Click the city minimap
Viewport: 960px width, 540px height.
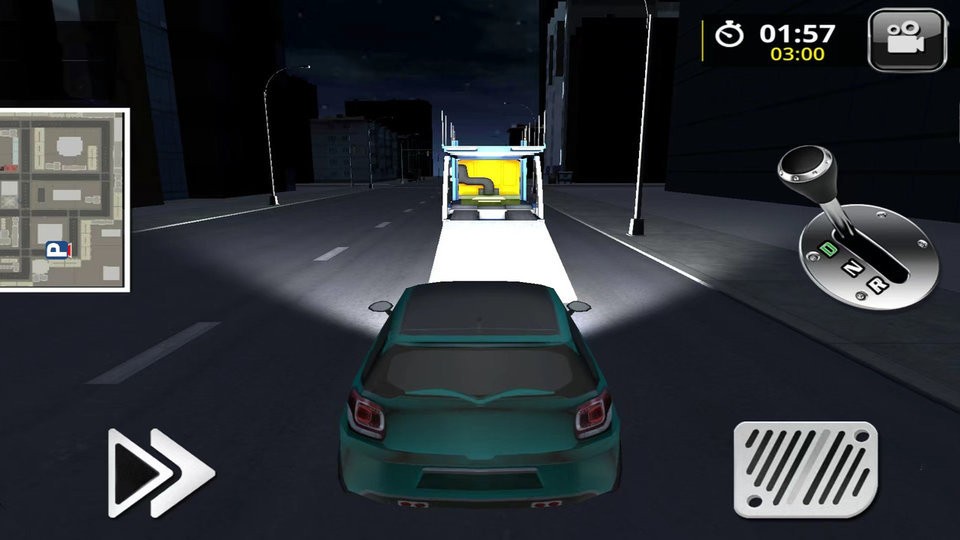64,200
